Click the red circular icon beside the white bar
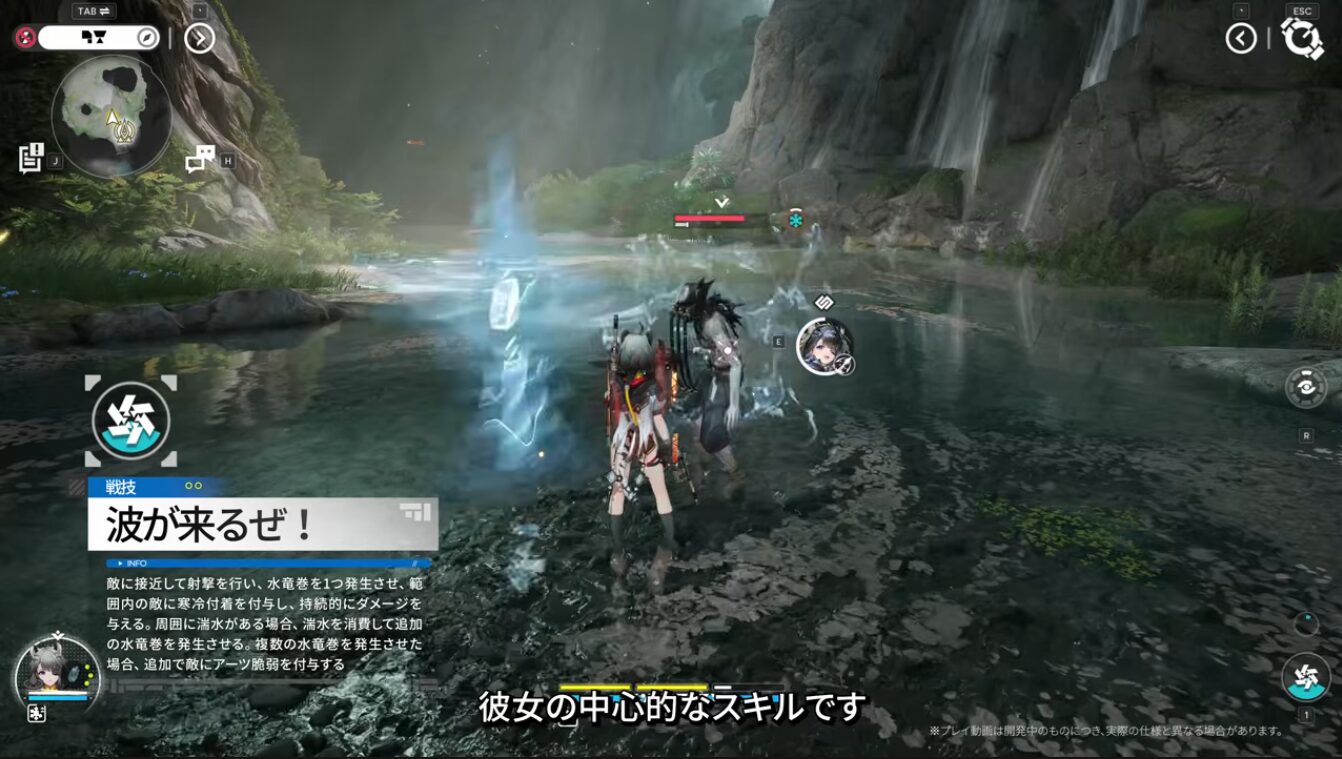This screenshot has width=1342, height=759. (x=26, y=38)
